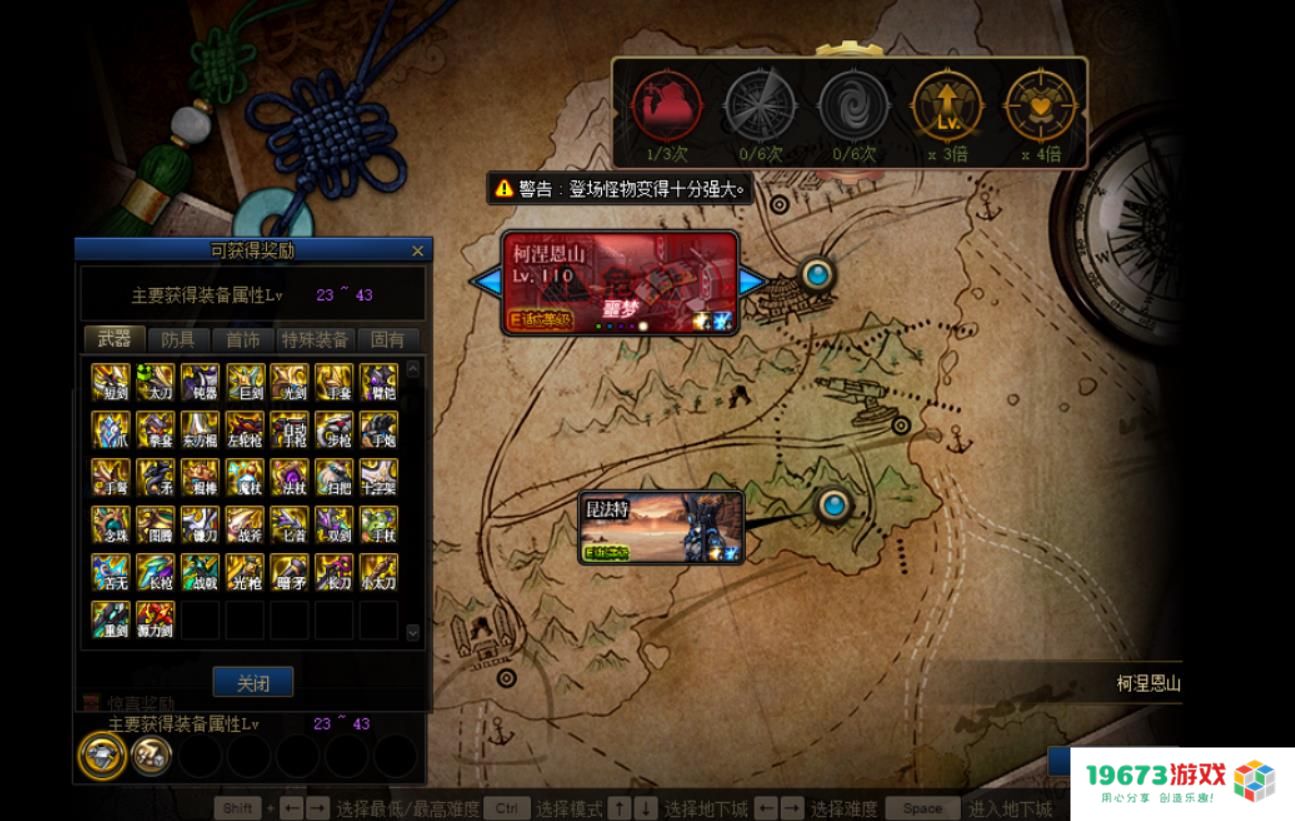This screenshot has width=1295, height=821.
Task: Open the 首饰 tab
Action: (243, 340)
